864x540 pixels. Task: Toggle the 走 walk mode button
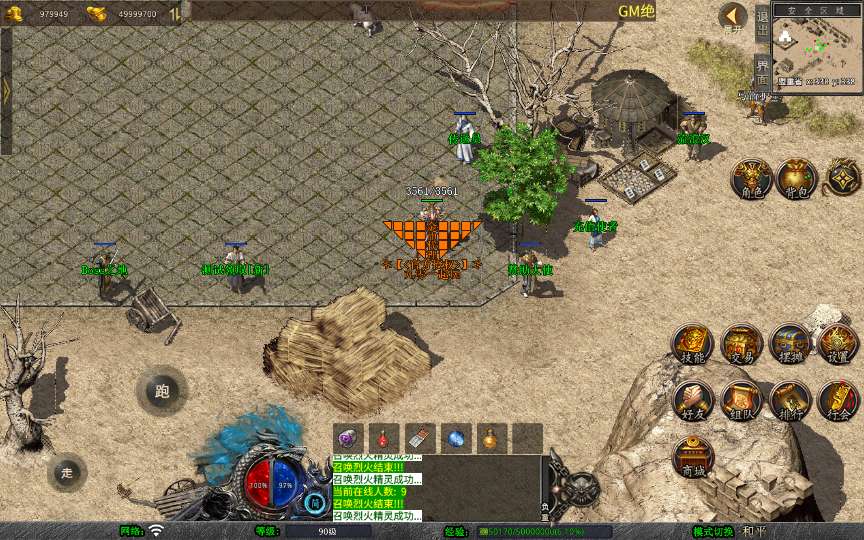[x=67, y=472]
